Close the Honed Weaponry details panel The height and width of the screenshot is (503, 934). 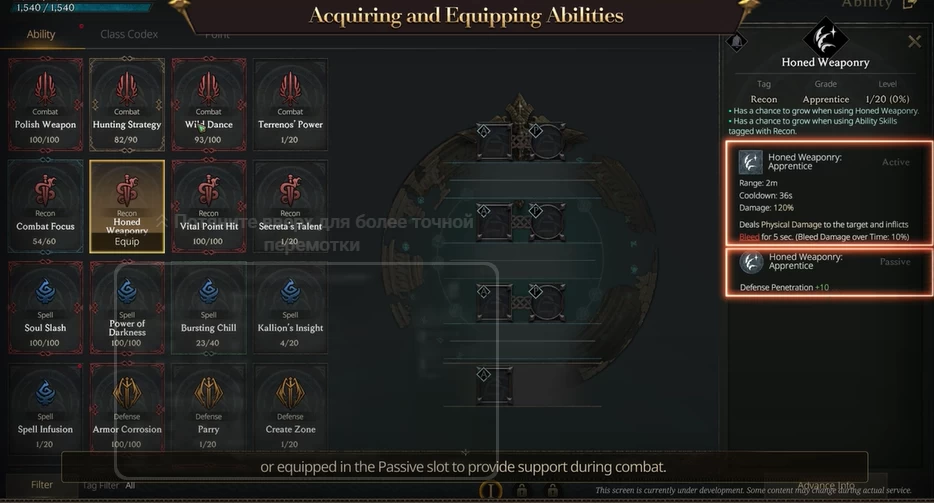coord(914,42)
